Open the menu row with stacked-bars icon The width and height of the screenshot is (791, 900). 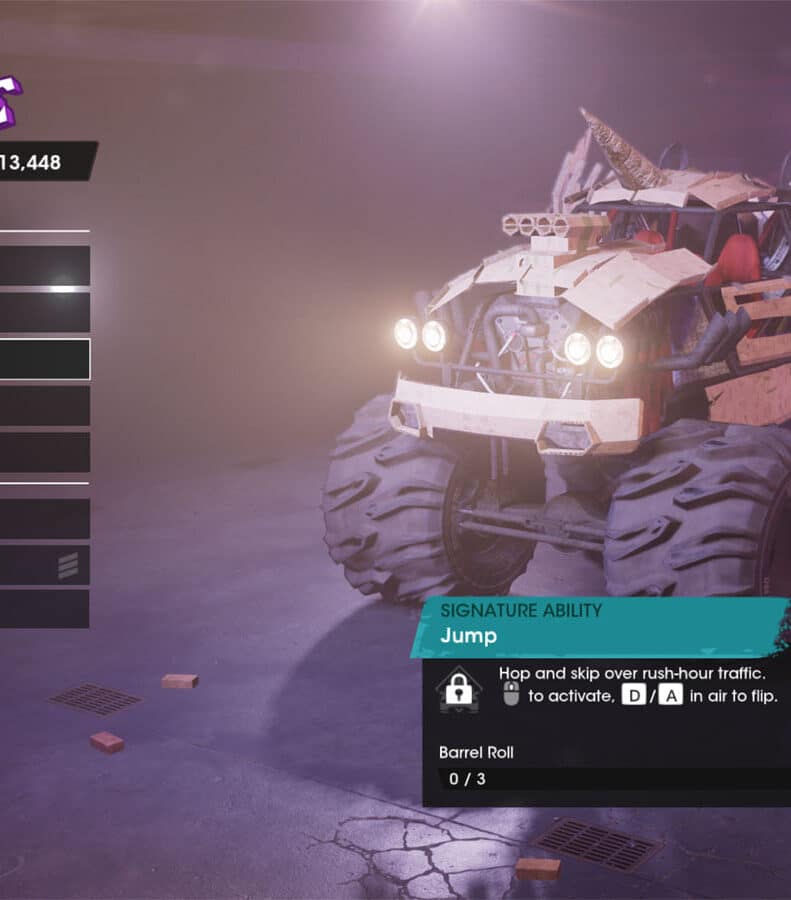coord(45,565)
